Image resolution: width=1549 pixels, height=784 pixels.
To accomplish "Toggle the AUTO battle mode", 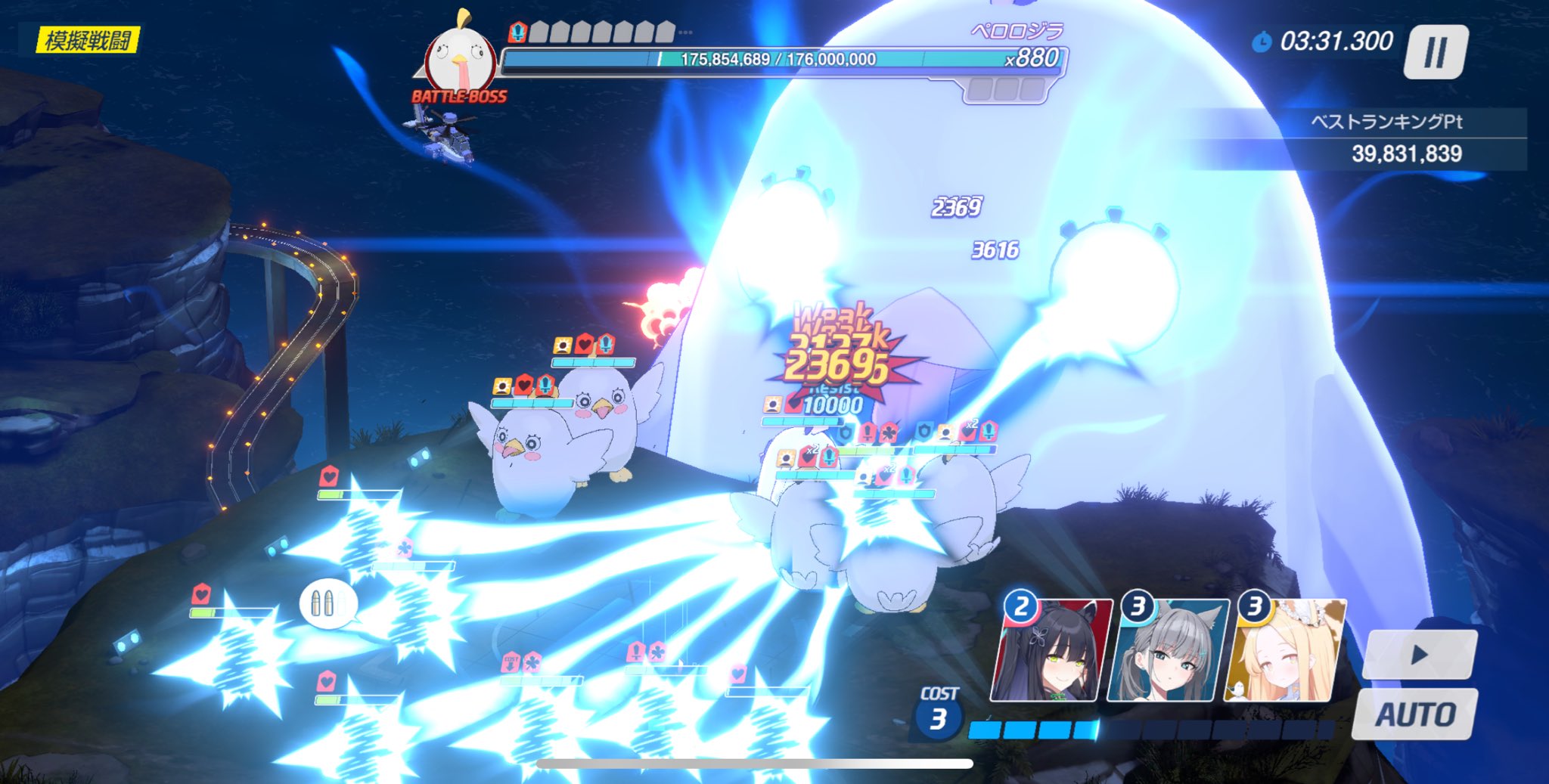I will [1414, 714].
